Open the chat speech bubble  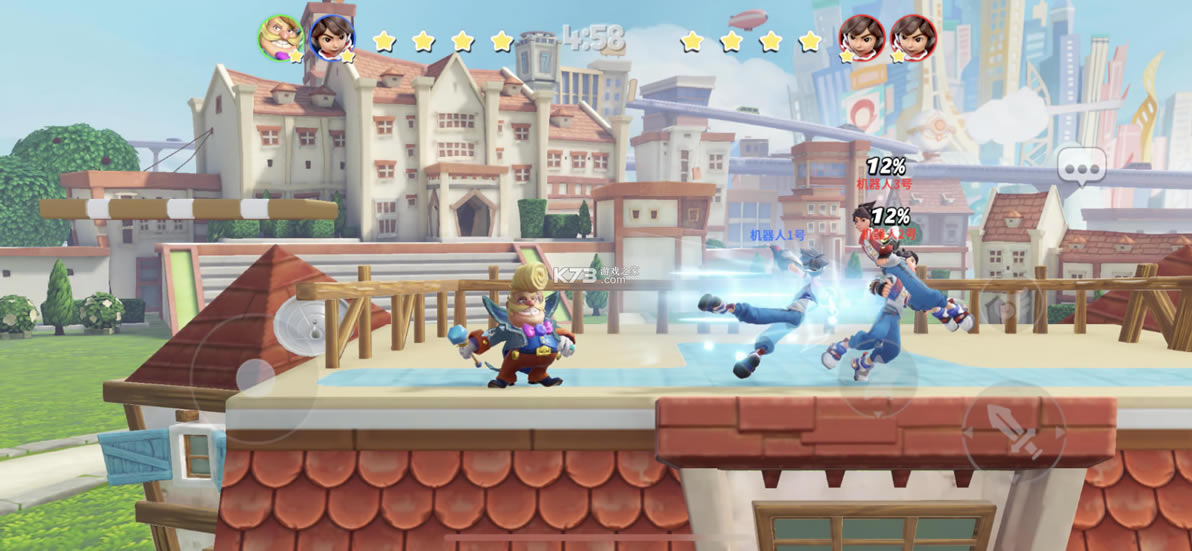[x=1082, y=165]
